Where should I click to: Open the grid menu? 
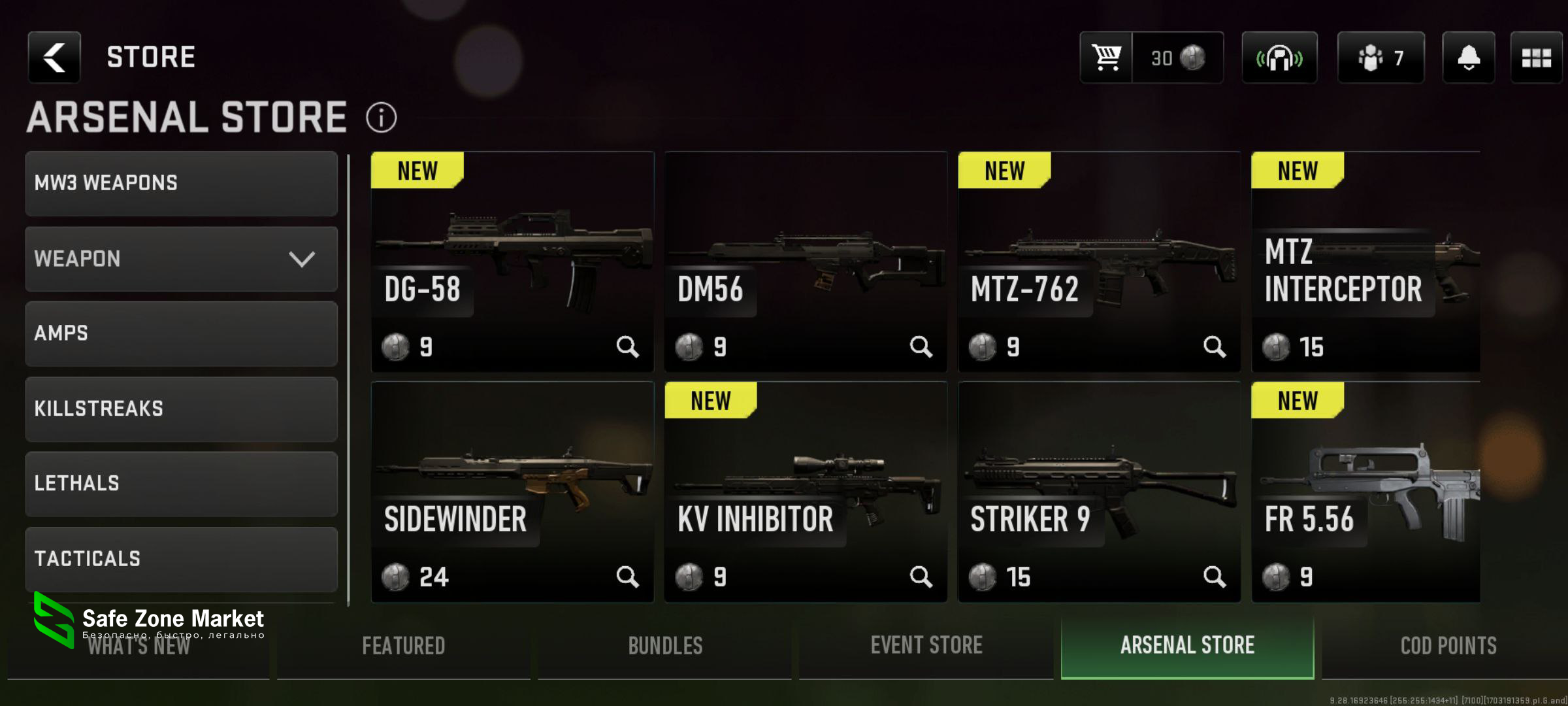point(1536,58)
